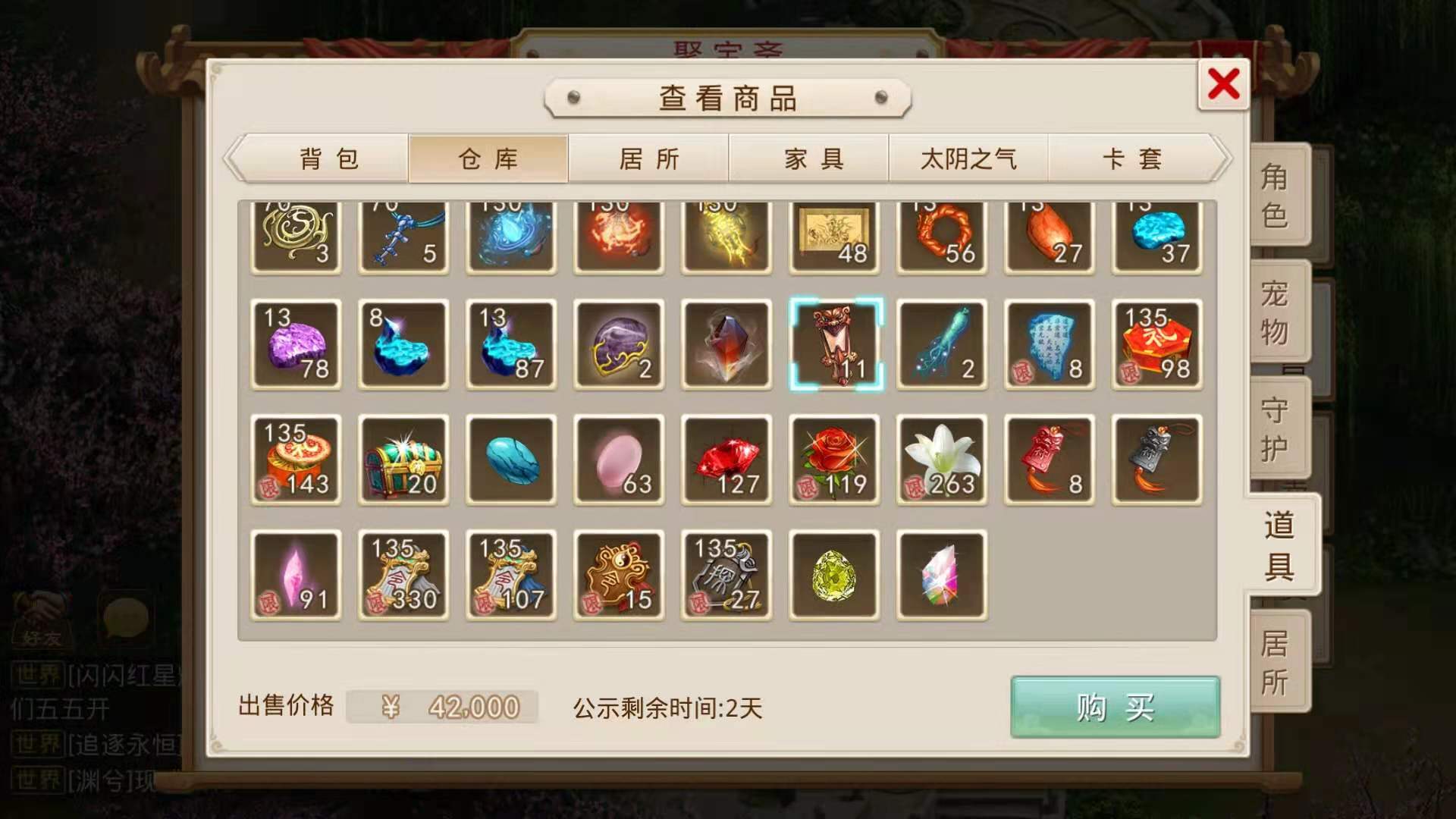The height and width of the screenshot is (819, 1456).
Task: Switch to the 背包 tab
Action: (x=326, y=158)
